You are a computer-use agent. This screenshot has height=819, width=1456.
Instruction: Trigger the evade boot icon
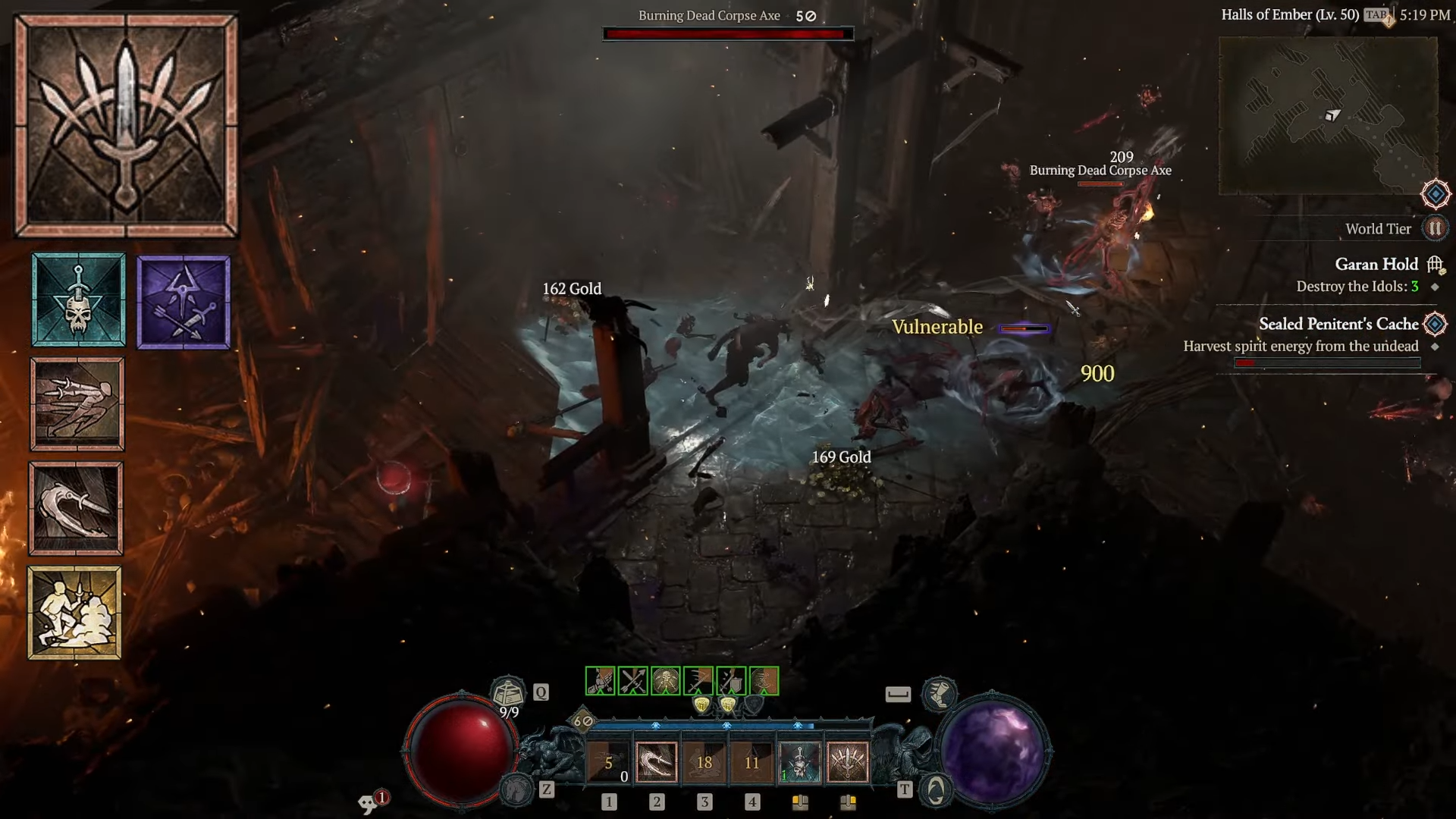tap(939, 693)
